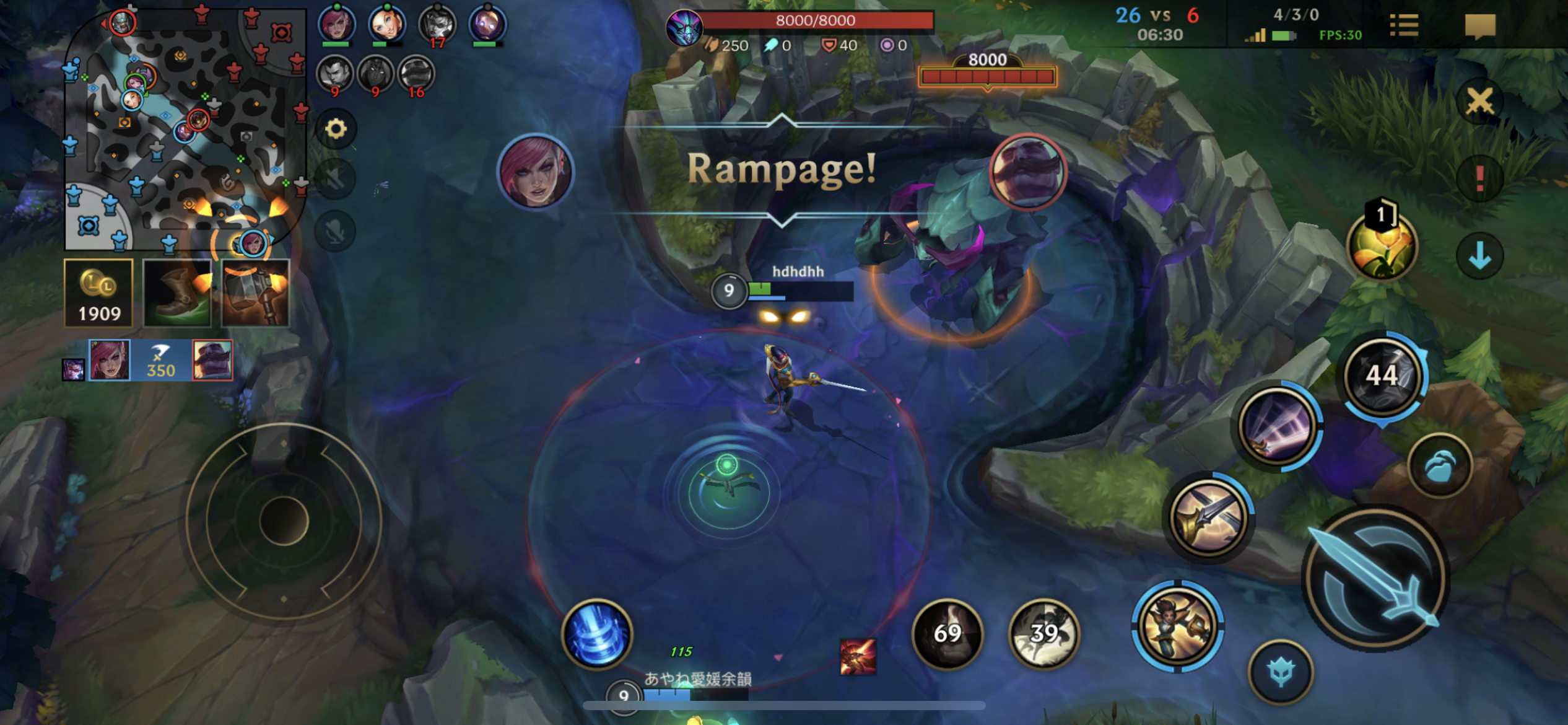The height and width of the screenshot is (725, 1568).
Task: Activate the light-beam ability
Action: pos(1278,425)
